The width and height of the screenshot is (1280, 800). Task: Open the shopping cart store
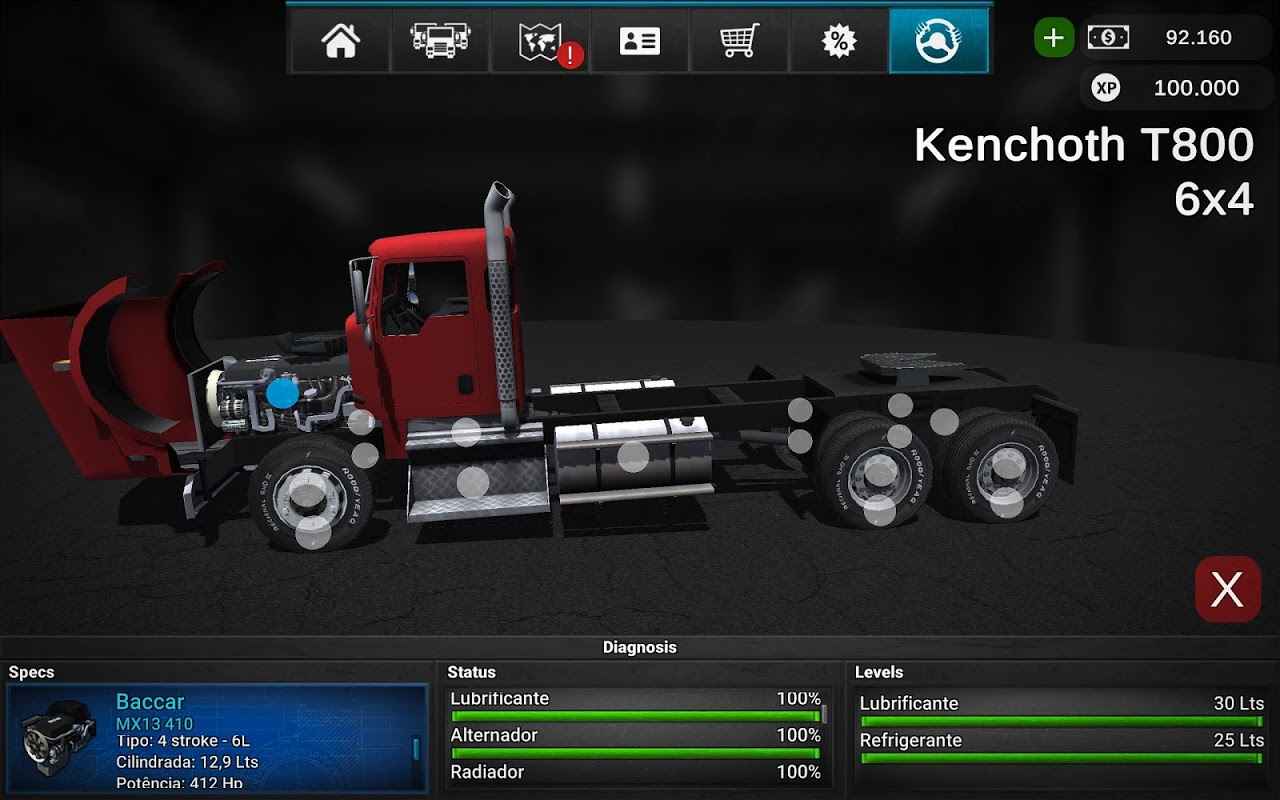pyautogui.click(x=738, y=39)
